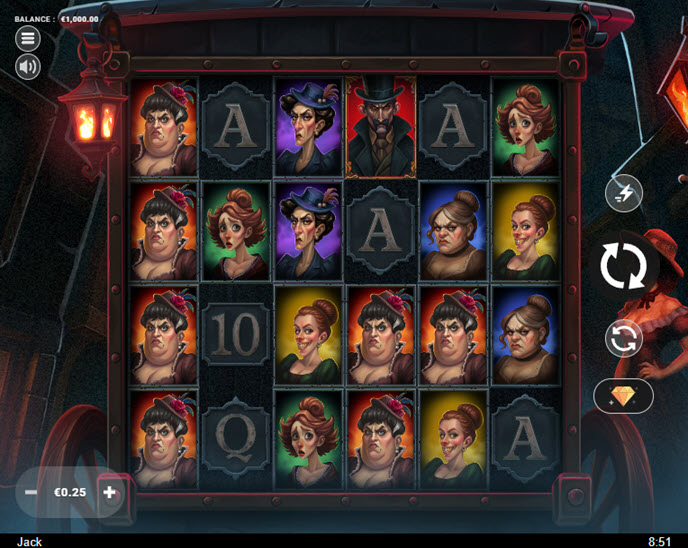Toggle the sound speaker button
Viewport: 688px width, 548px height.
point(28,67)
